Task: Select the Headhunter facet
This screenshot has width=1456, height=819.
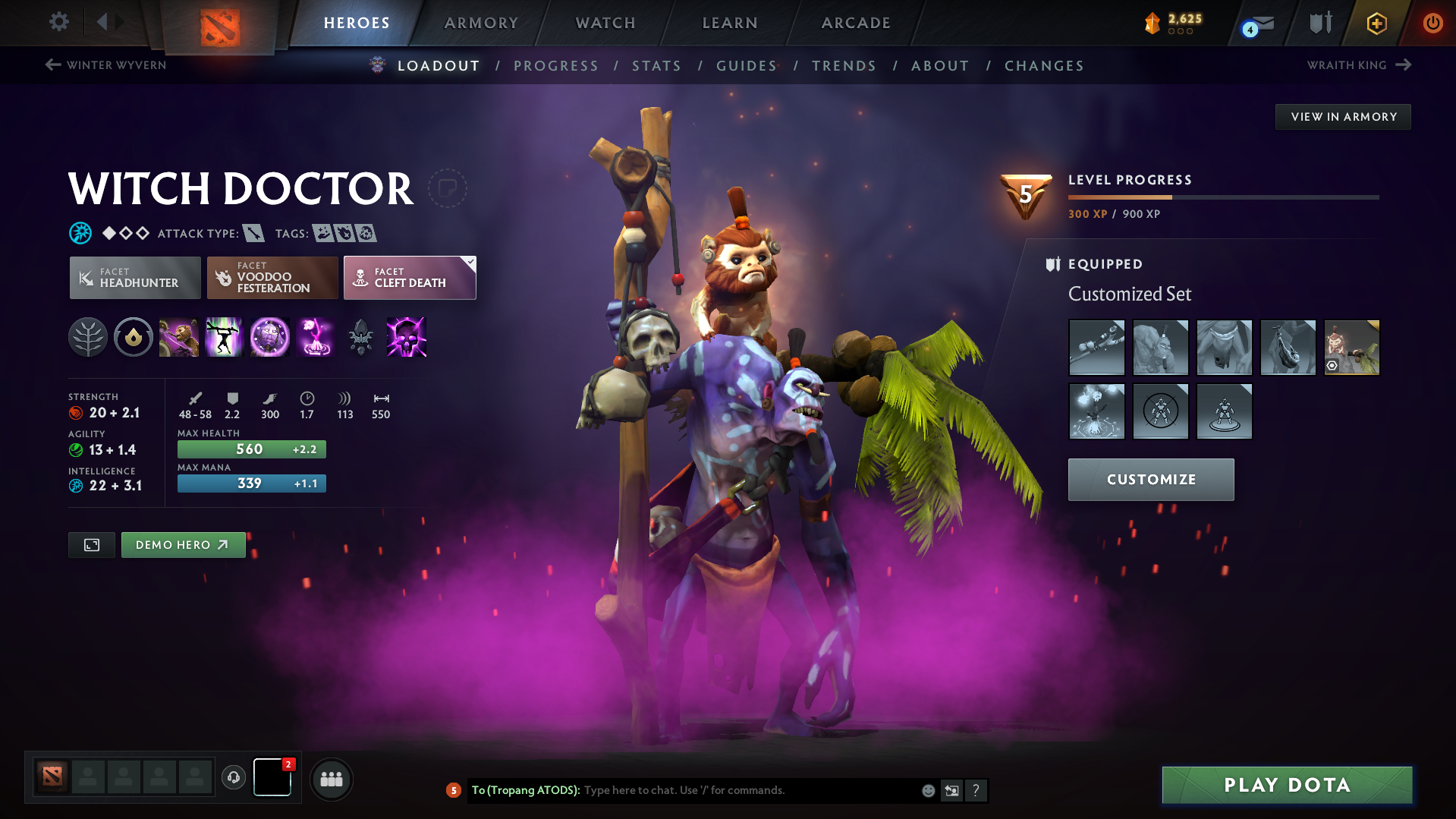Action: (x=134, y=278)
